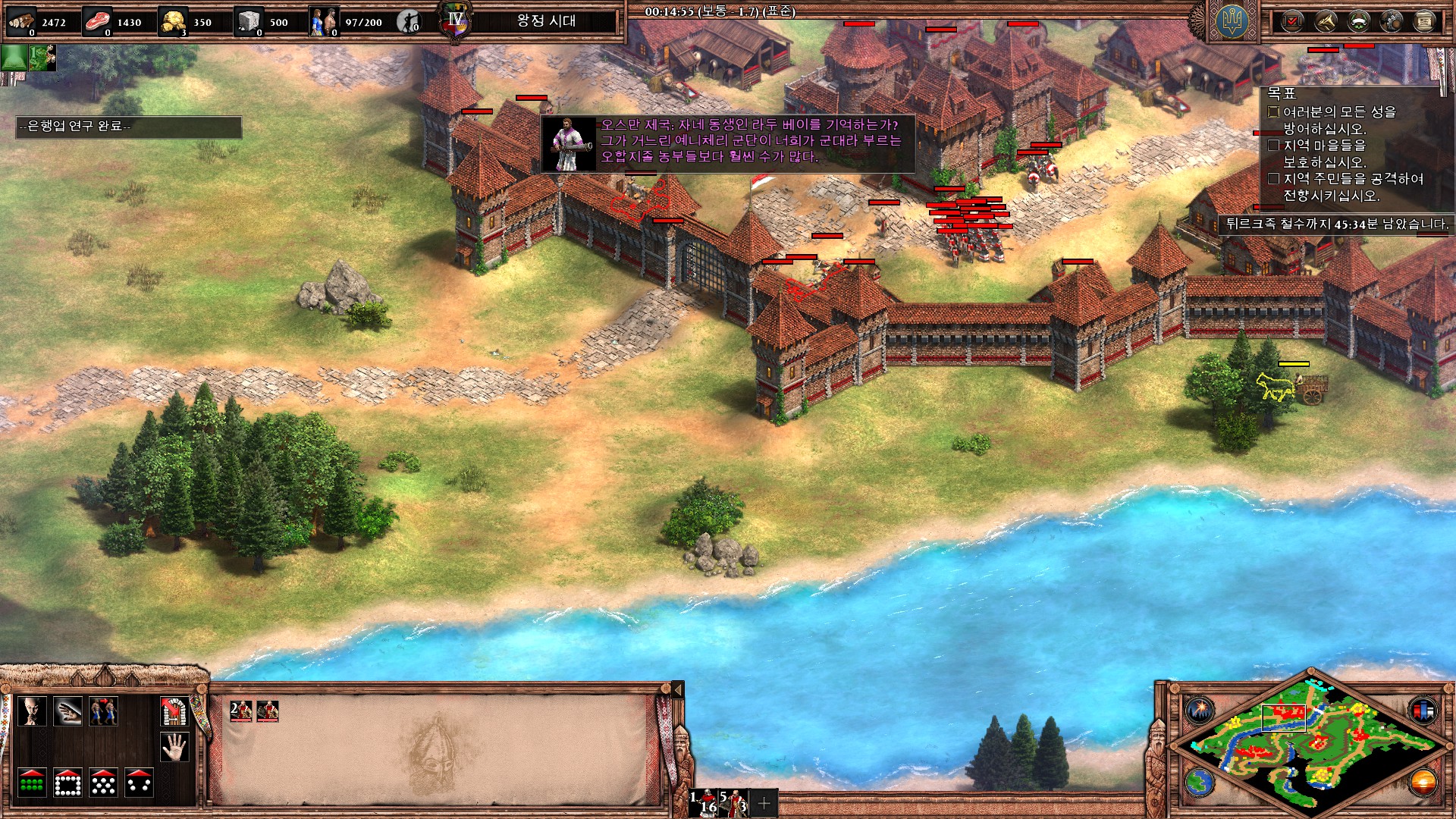Open the gear settings menu
The width and height of the screenshot is (1456, 819).
pyautogui.click(x=1392, y=21)
